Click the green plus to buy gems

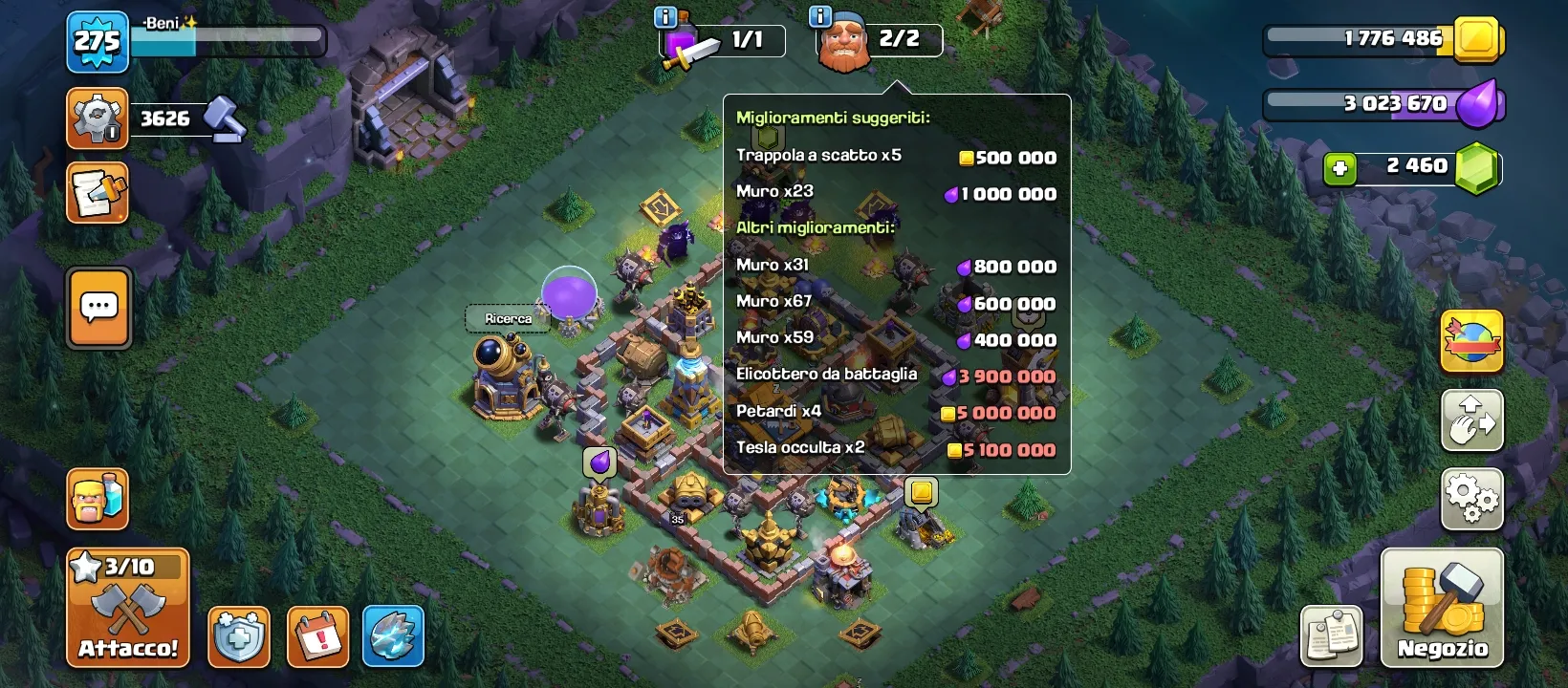(1339, 165)
